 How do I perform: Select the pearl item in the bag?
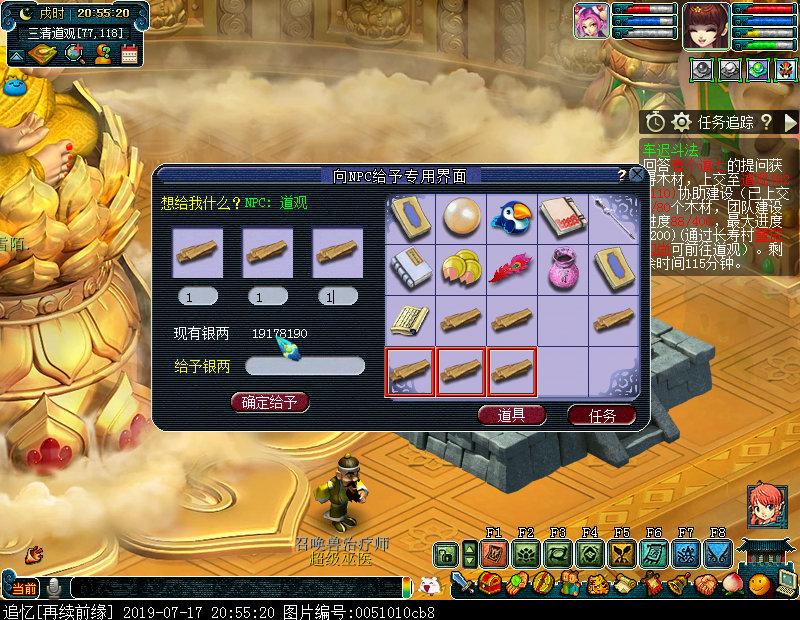pyautogui.click(x=461, y=217)
